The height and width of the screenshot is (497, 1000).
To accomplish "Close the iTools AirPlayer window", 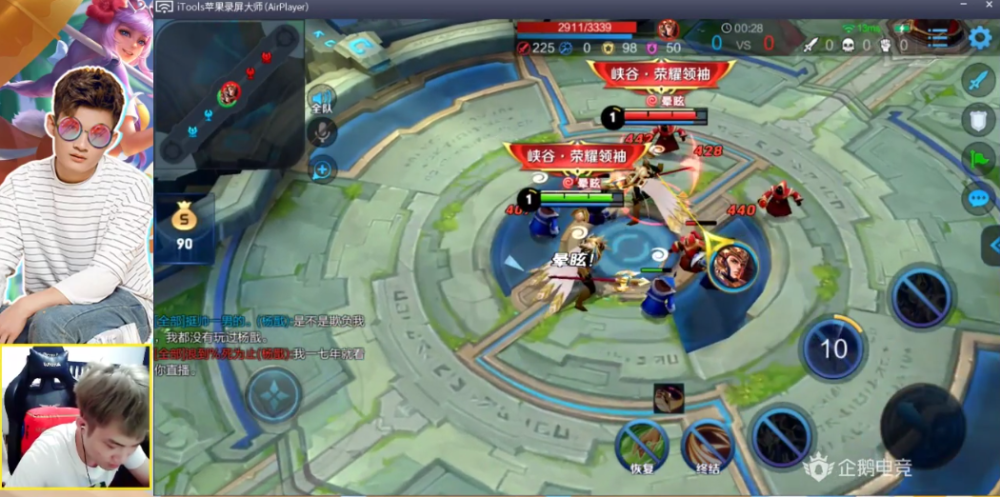I will 990,7.
